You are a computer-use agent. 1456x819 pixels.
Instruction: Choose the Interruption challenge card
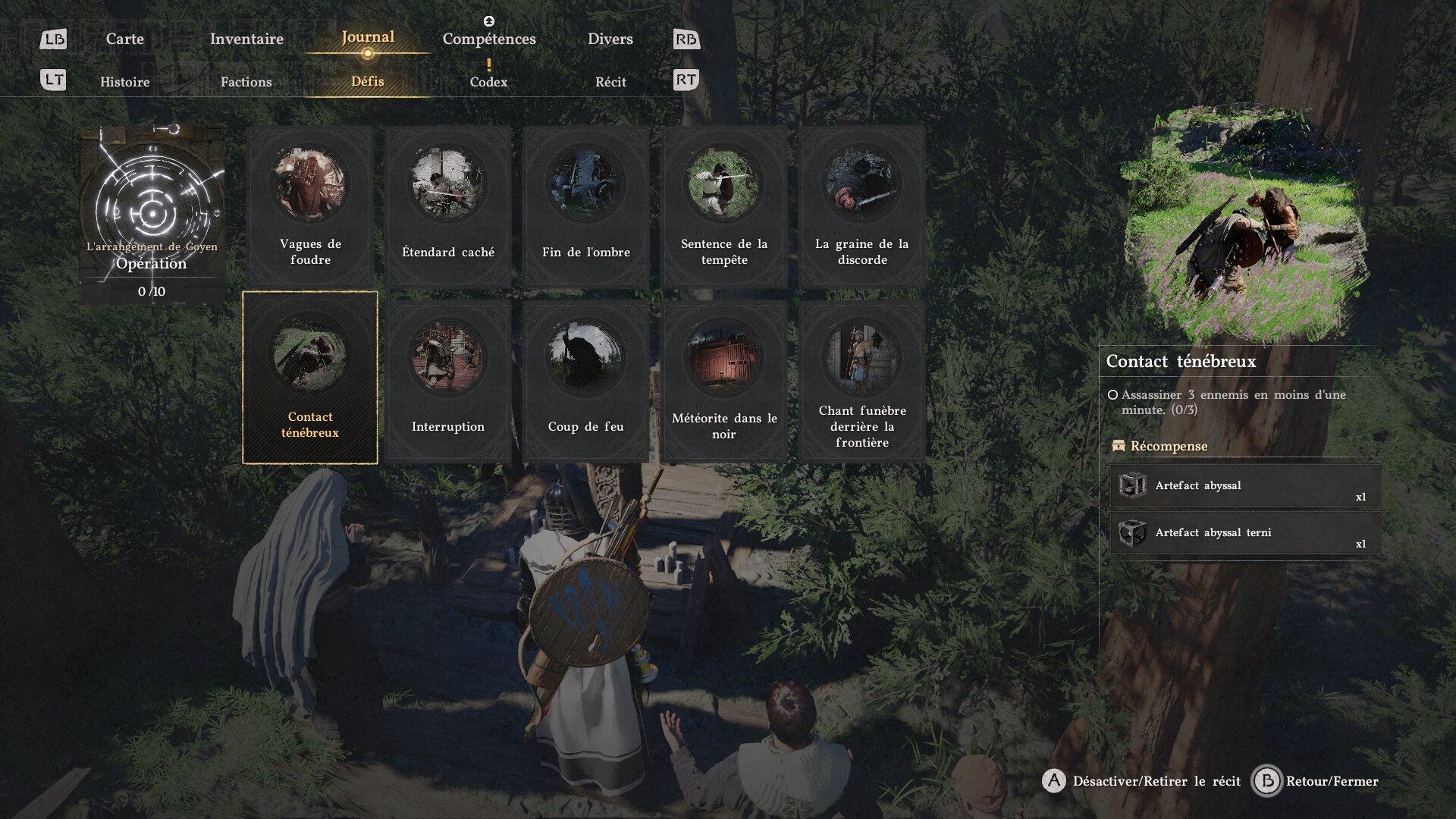tap(448, 380)
